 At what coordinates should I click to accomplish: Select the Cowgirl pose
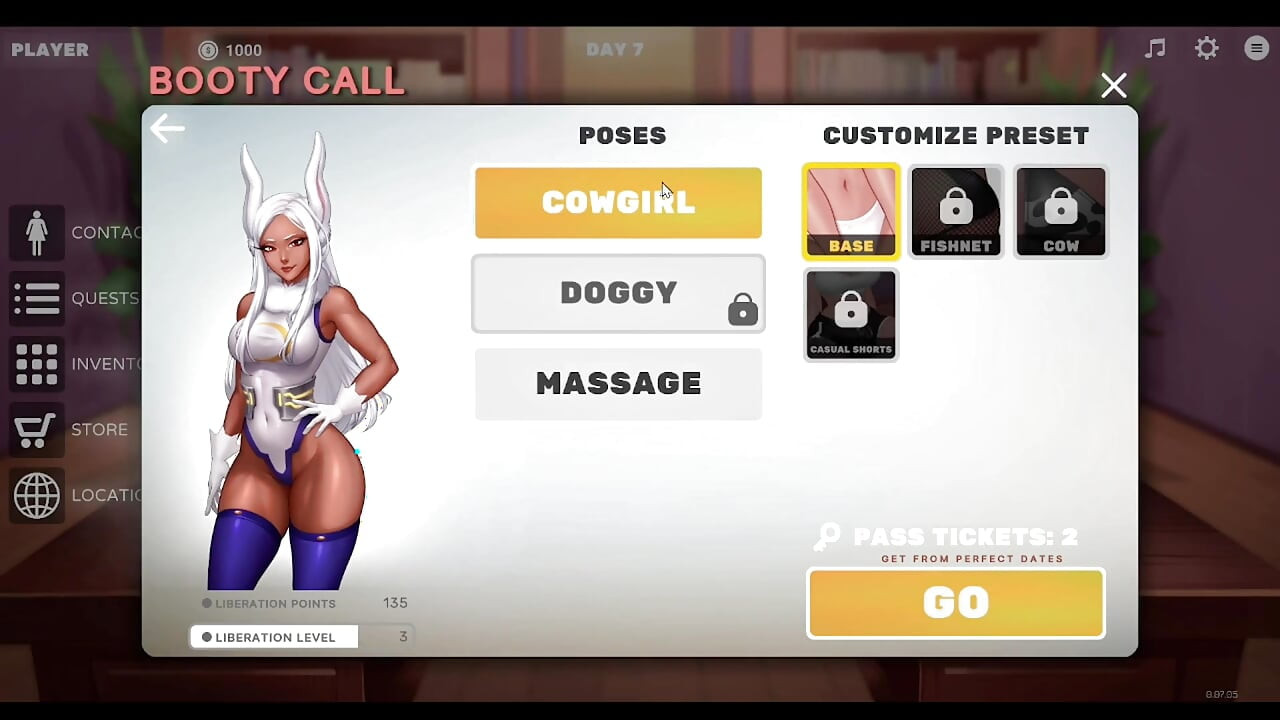[618, 203]
